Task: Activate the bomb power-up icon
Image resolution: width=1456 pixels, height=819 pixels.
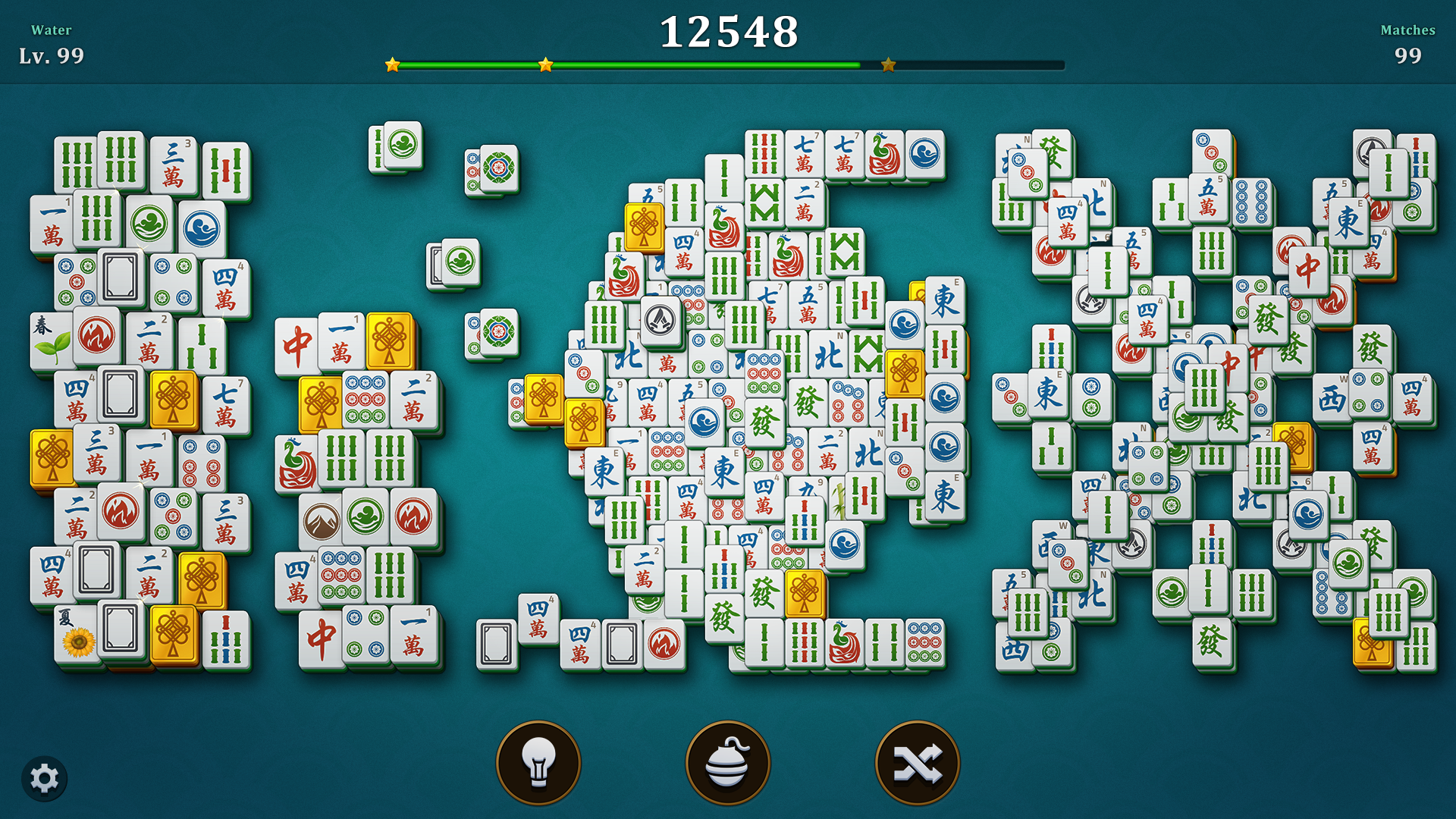Action: click(x=726, y=762)
